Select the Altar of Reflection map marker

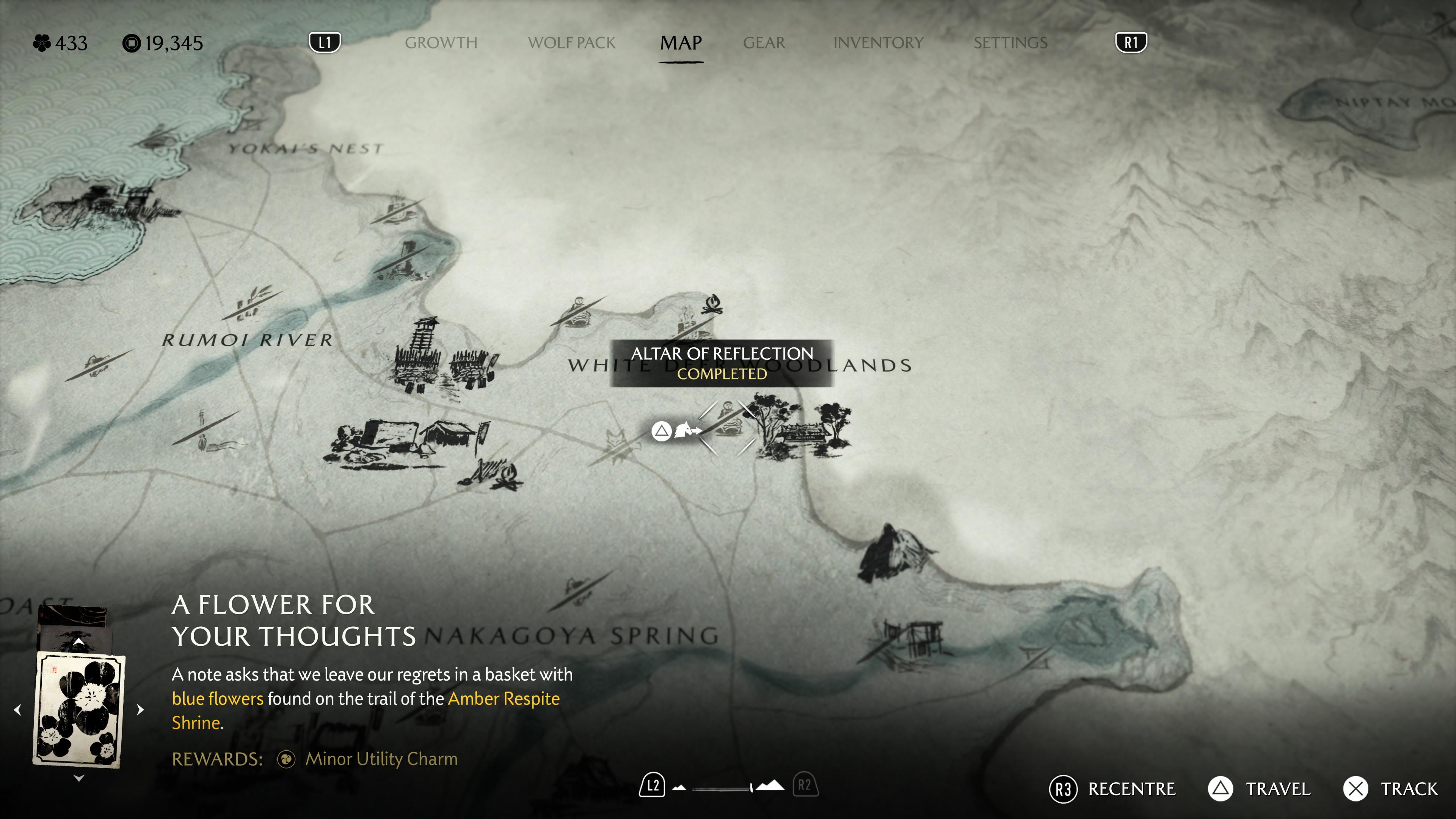click(727, 421)
